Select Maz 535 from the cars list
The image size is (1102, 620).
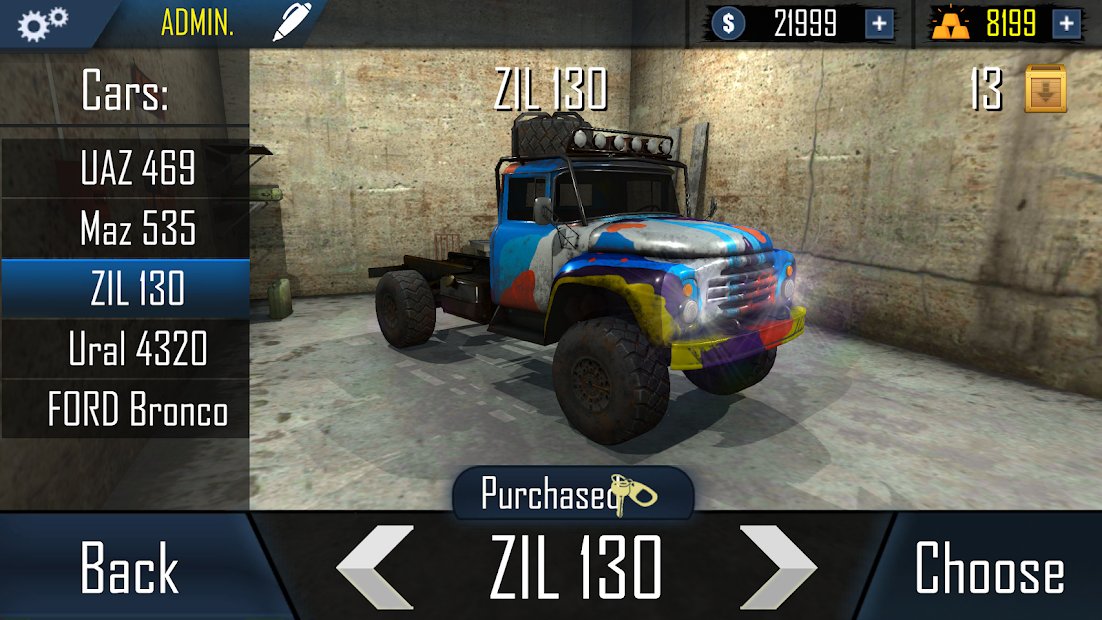[x=125, y=229]
